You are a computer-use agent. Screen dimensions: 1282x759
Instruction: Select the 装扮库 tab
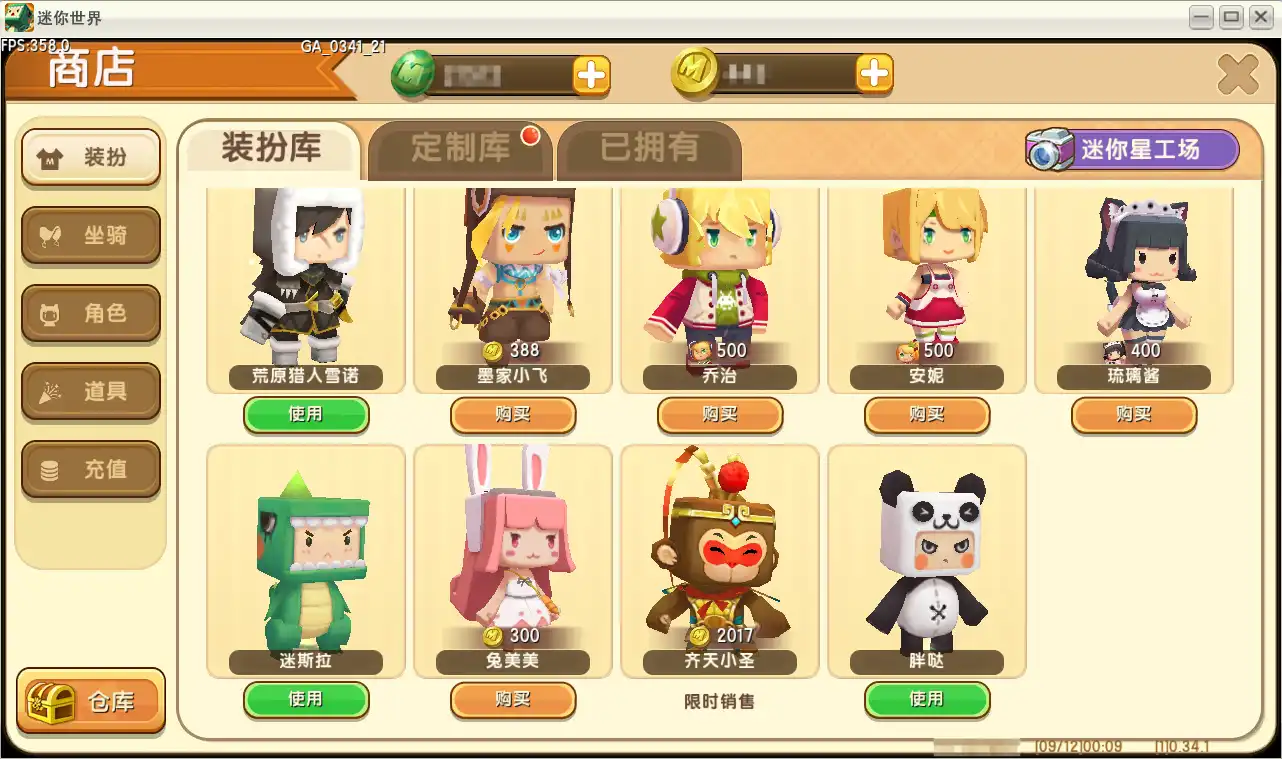[271, 146]
